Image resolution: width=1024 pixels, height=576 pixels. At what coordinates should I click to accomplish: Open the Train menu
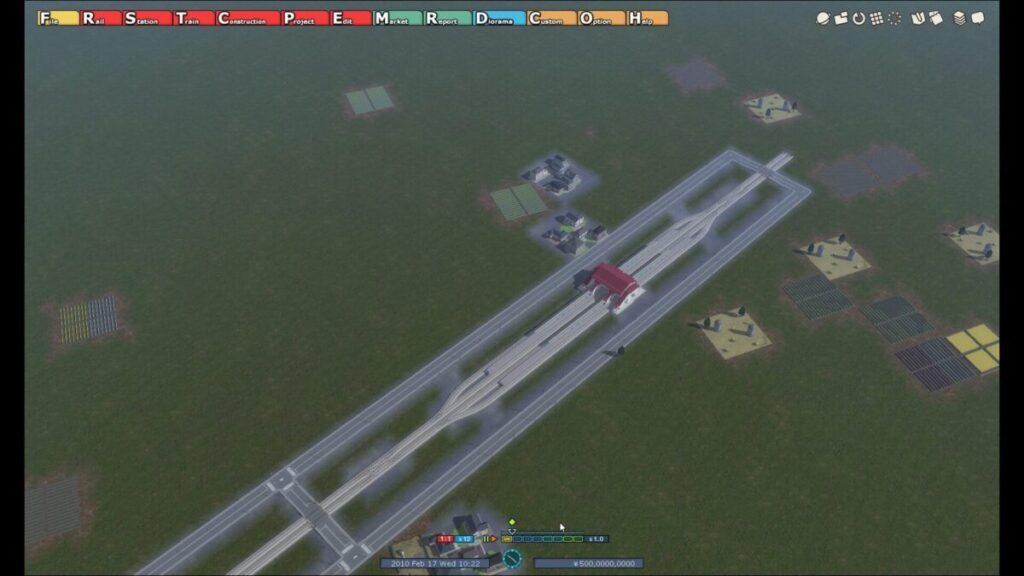pyautogui.click(x=193, y=18)
